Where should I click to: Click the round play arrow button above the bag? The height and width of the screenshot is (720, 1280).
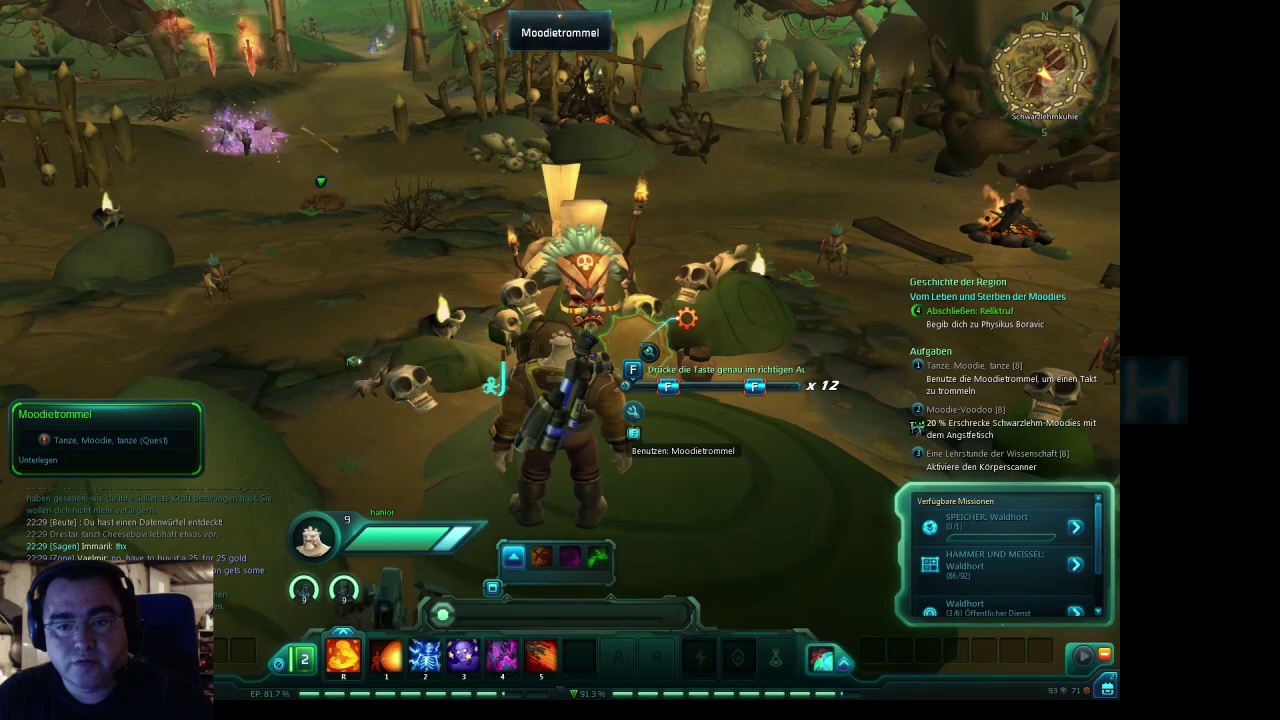(x=1083, y=656)
